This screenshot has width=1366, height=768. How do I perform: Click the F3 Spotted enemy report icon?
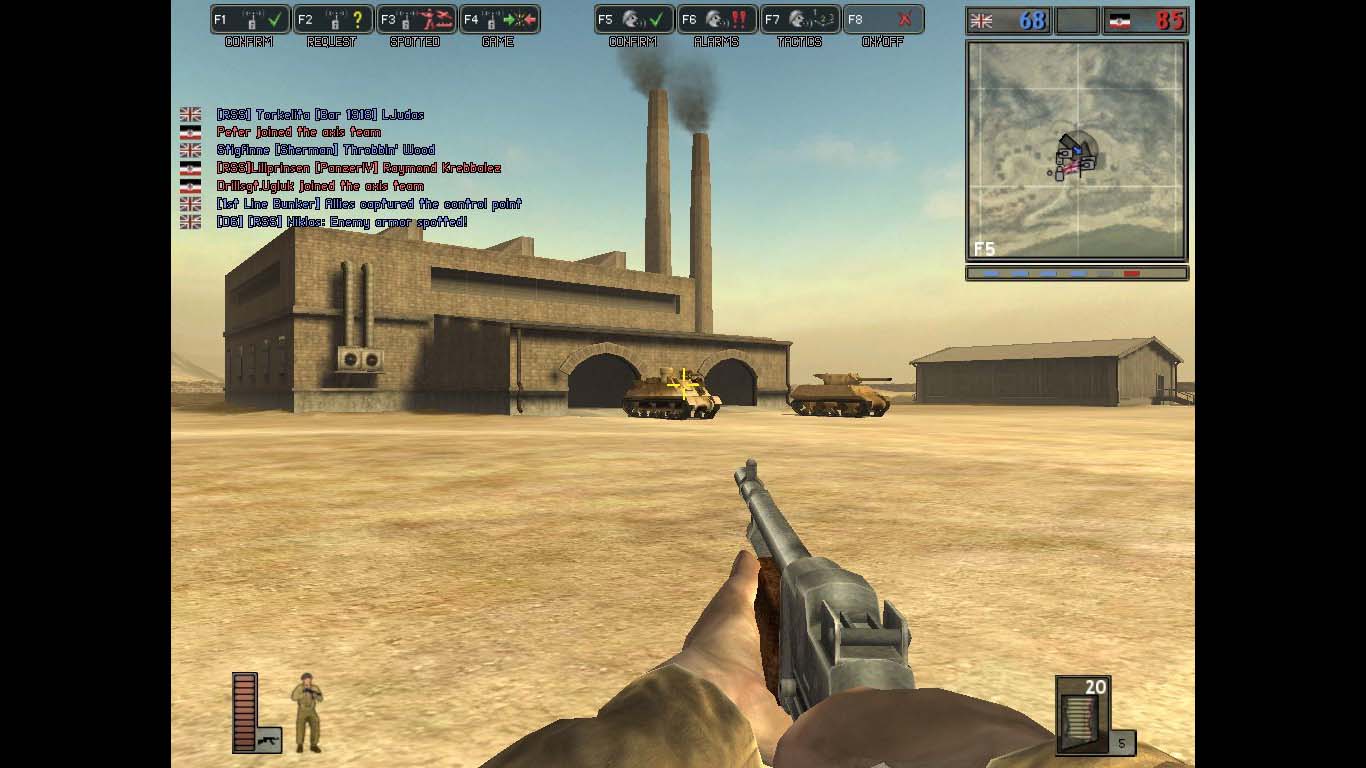pyautogui.click(x=416, y=19)
